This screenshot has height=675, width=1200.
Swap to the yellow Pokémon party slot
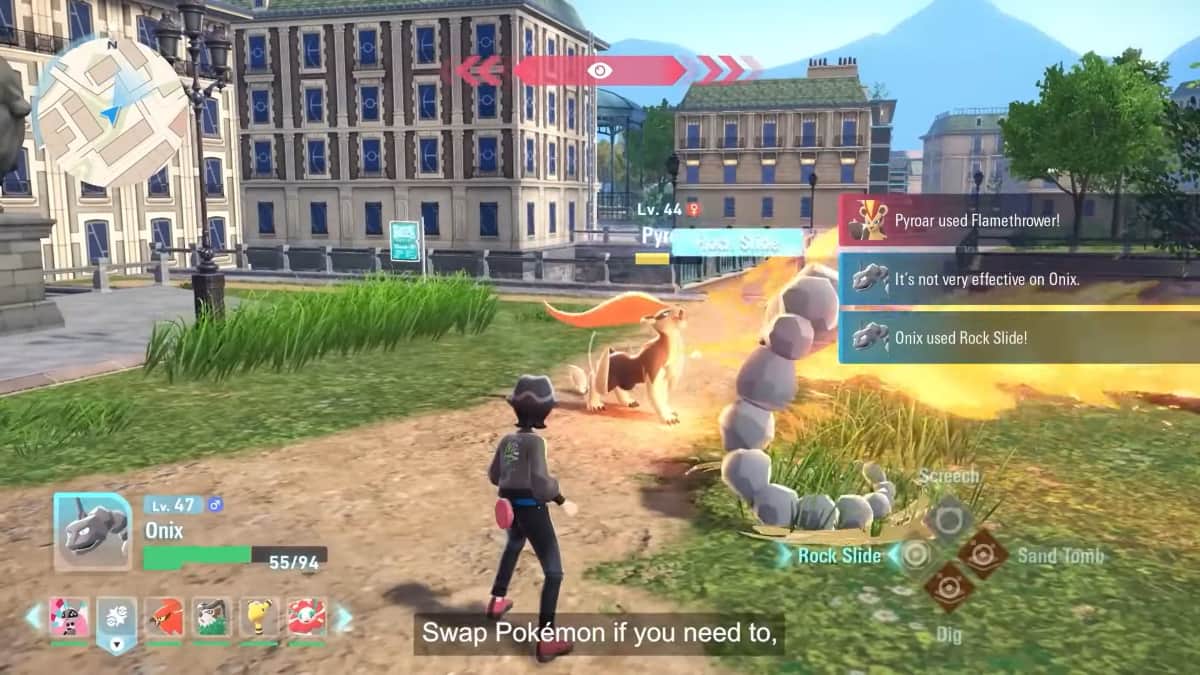259,617
